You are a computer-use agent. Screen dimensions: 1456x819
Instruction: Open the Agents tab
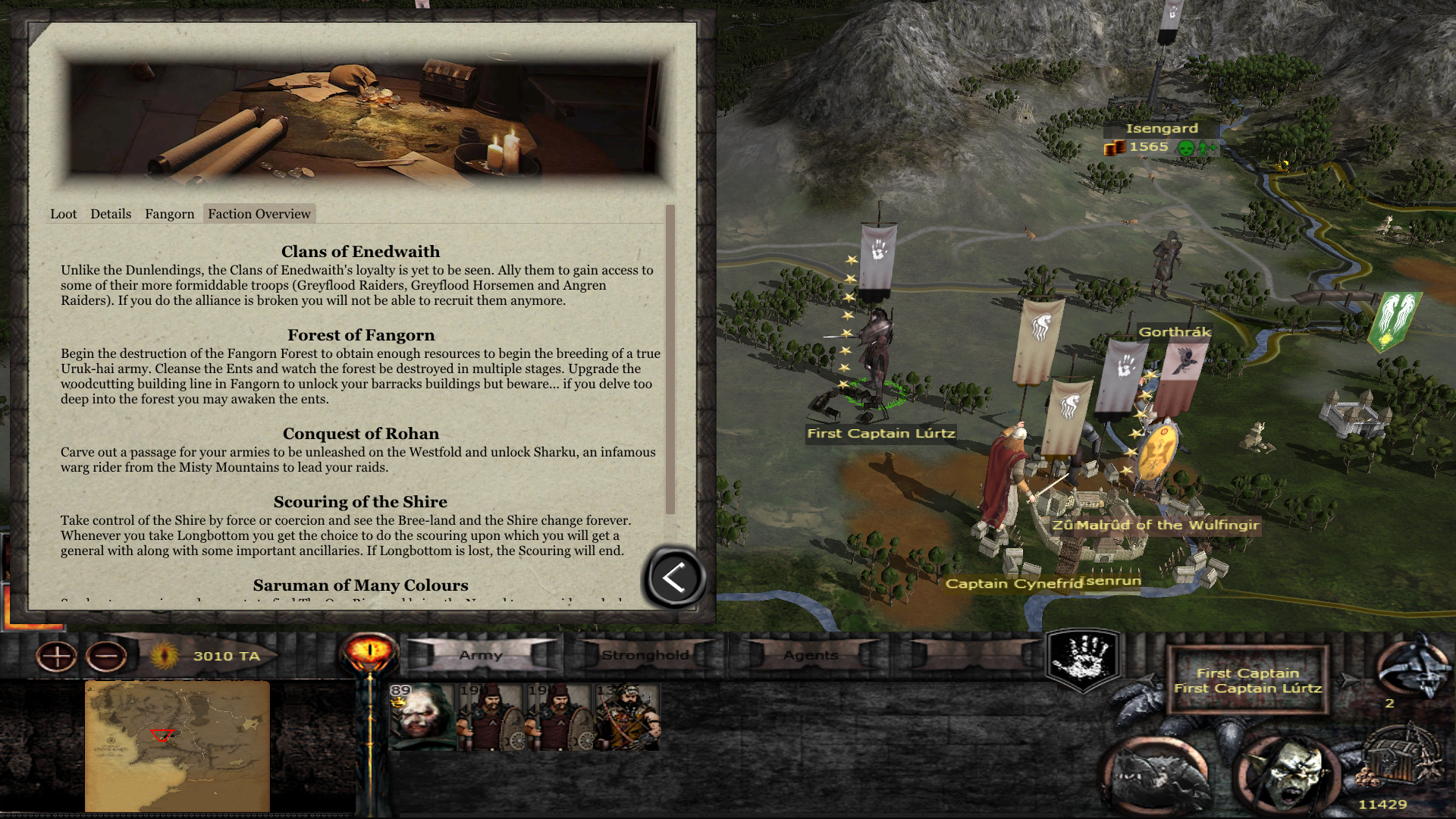pos(811,655)
